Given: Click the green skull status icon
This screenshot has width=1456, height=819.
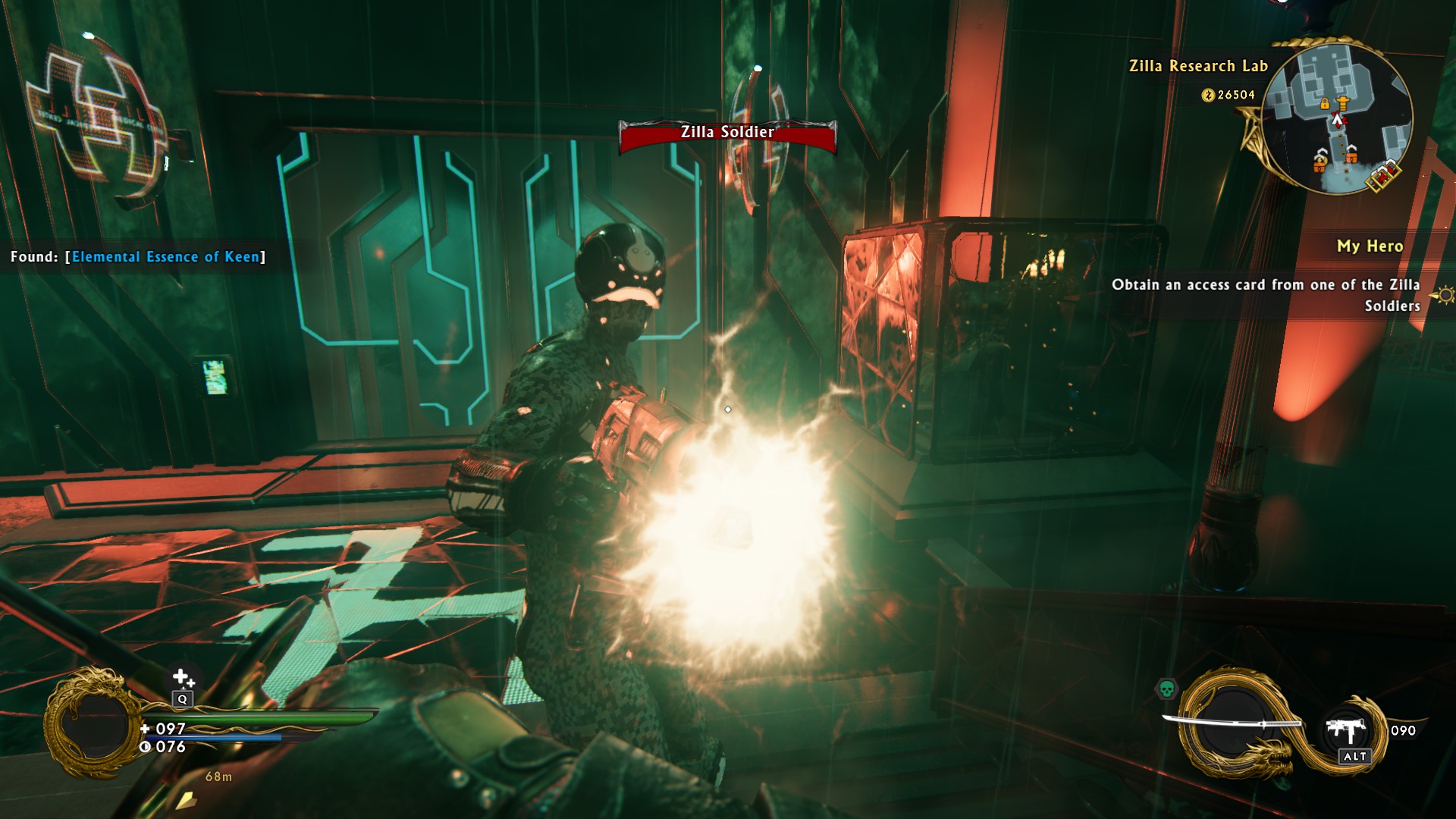Looking at the screenshot, I should [1166, 689].
